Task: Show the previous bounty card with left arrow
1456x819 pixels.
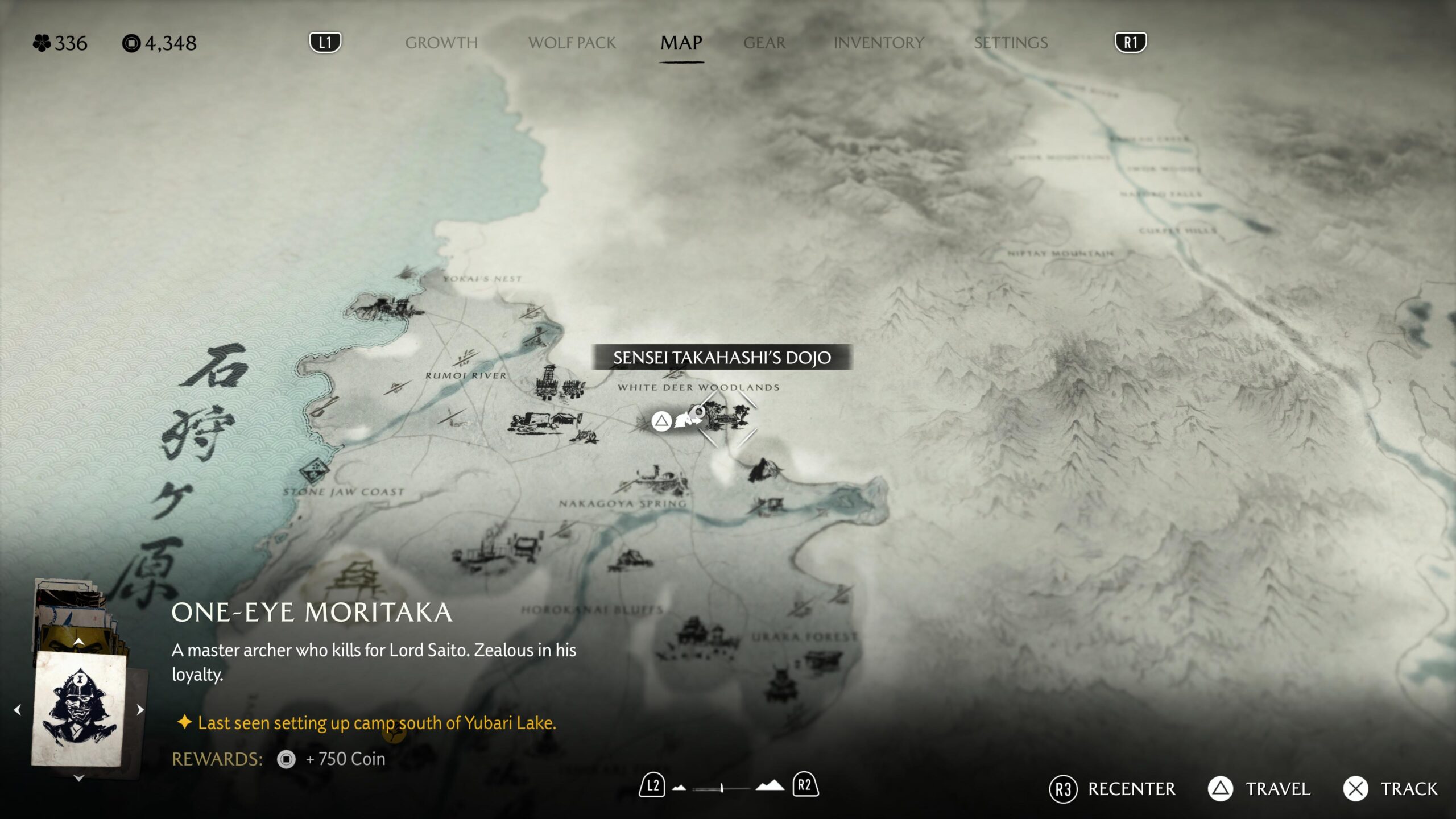Action: pyautogui.click(x=18, y=710)
